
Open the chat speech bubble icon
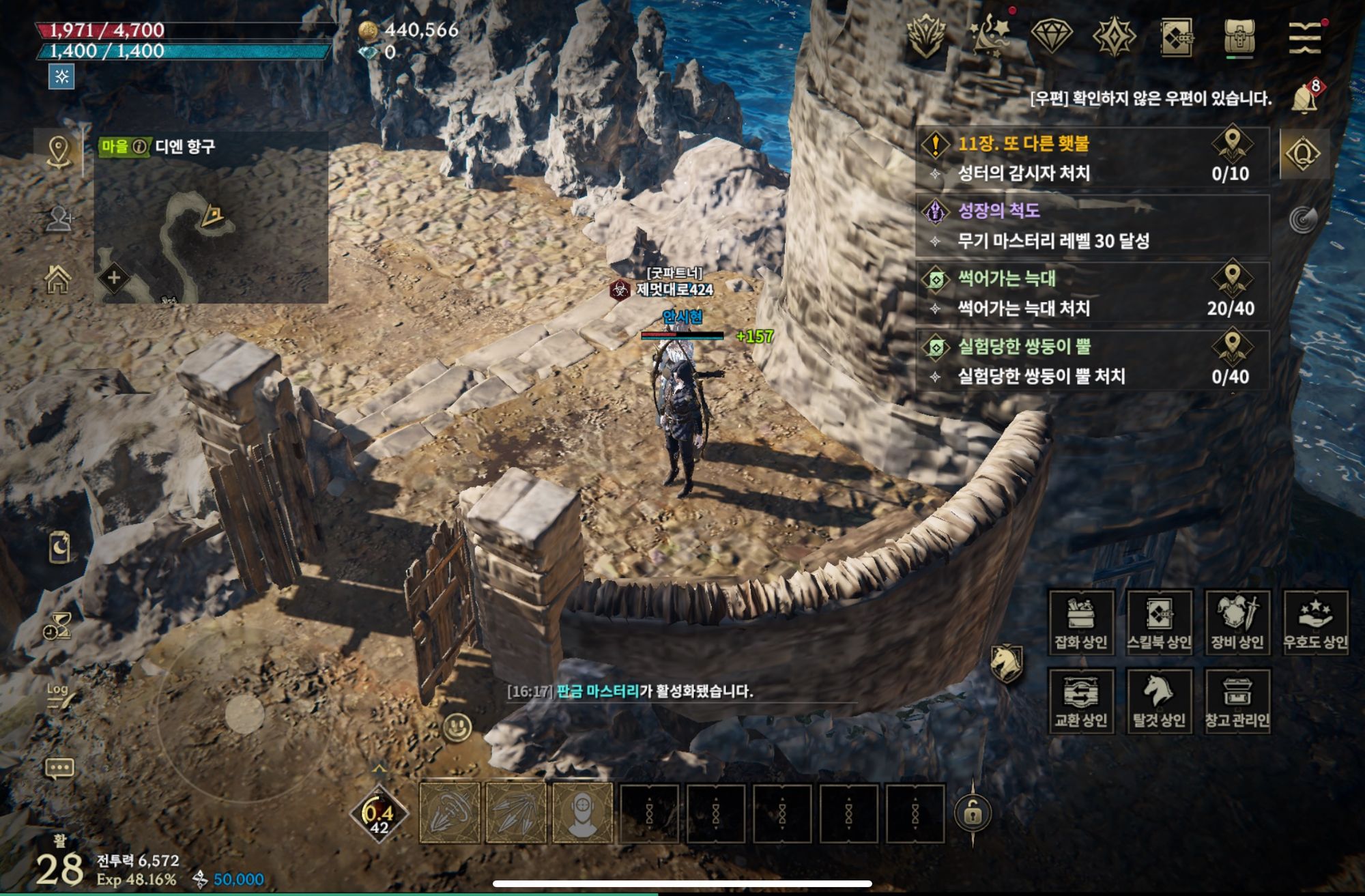coord(59,768)
